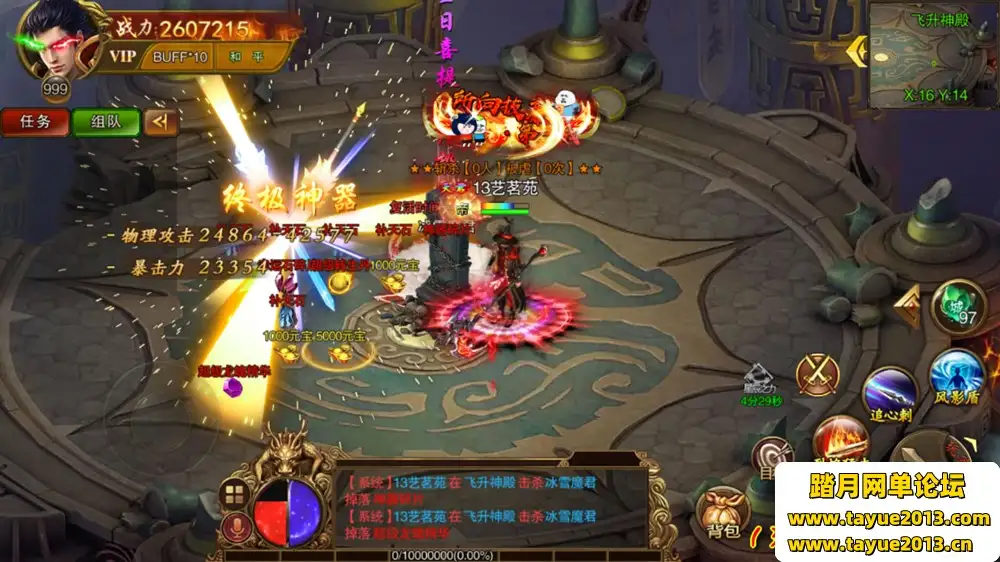Tap the red microphone voice button
This screenshot has width=1000, height=562.
(236, 527)
